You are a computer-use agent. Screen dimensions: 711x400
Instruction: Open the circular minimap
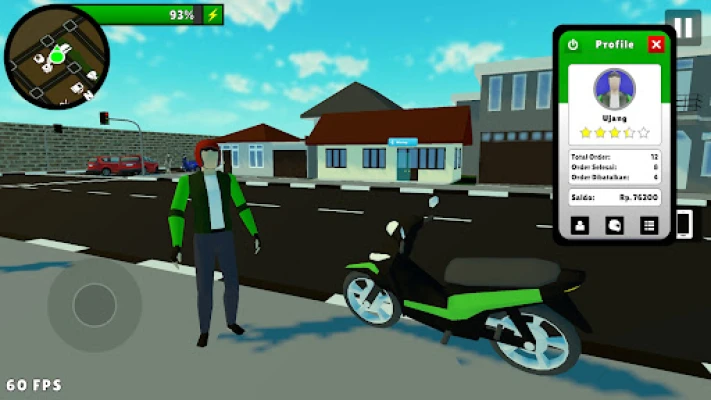point(56,56)
